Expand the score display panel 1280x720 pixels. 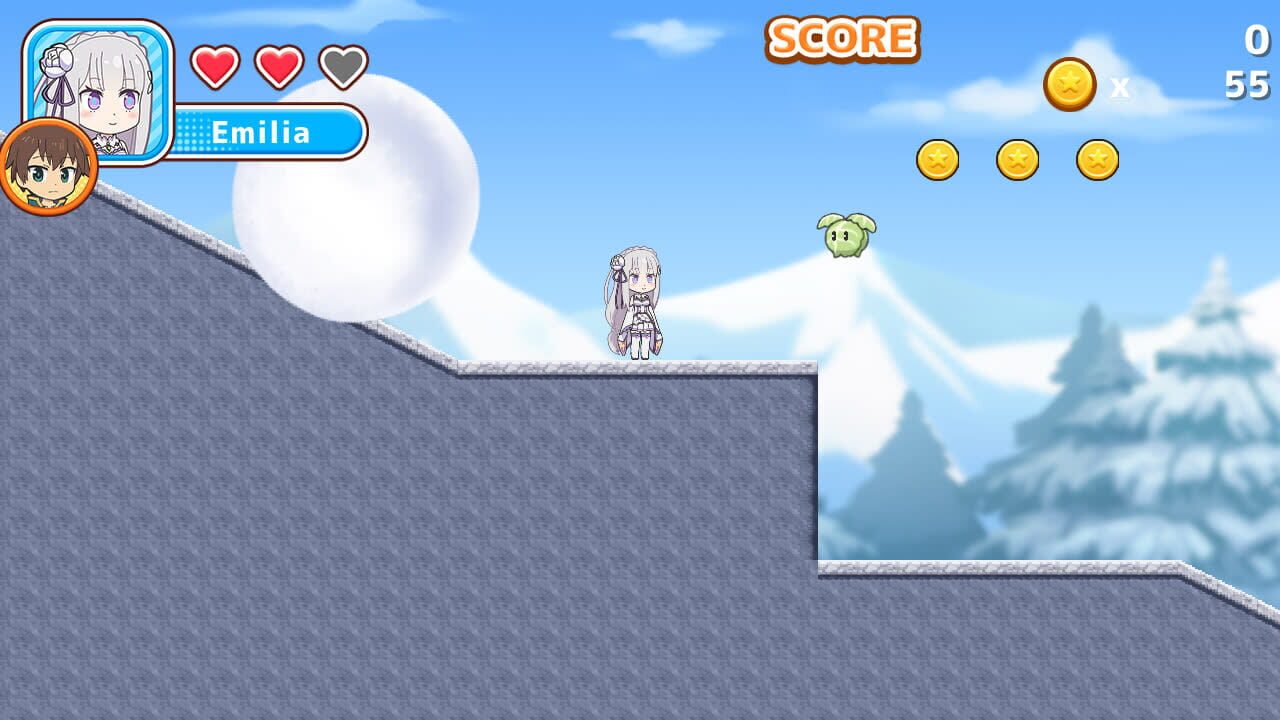(843, 38)
